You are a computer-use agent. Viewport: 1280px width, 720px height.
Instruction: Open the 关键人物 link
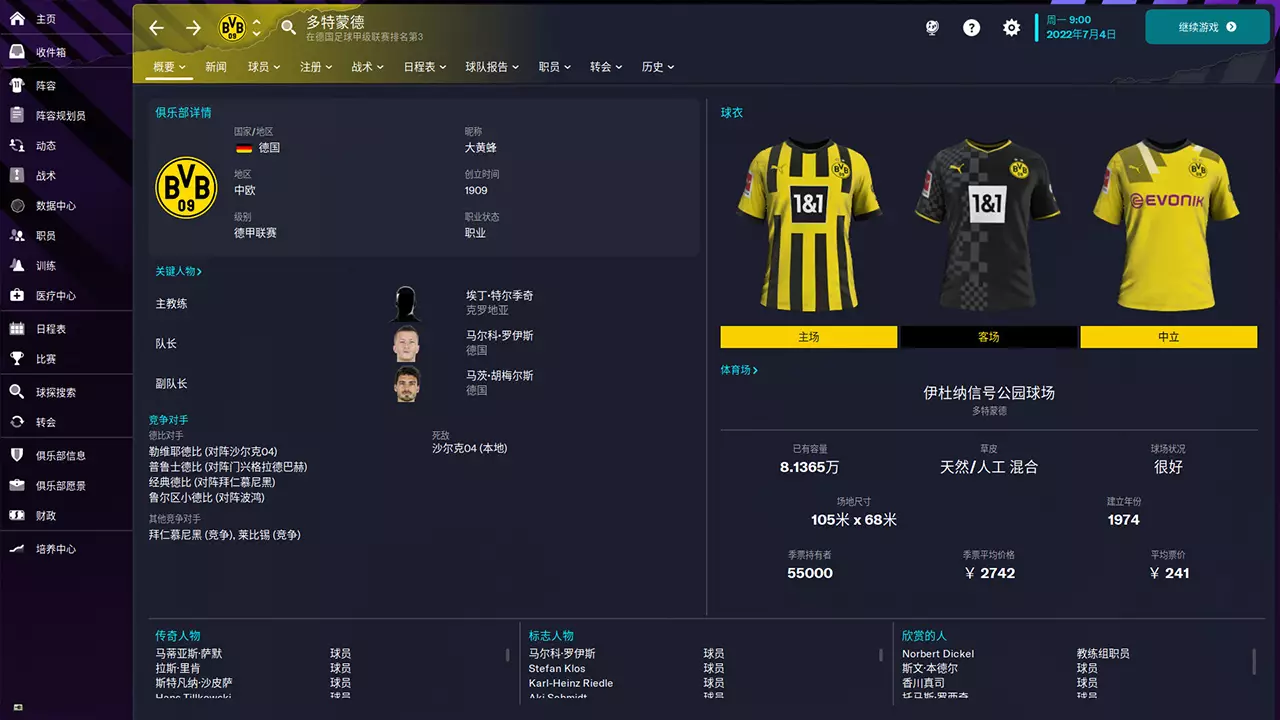coord(178,270)
